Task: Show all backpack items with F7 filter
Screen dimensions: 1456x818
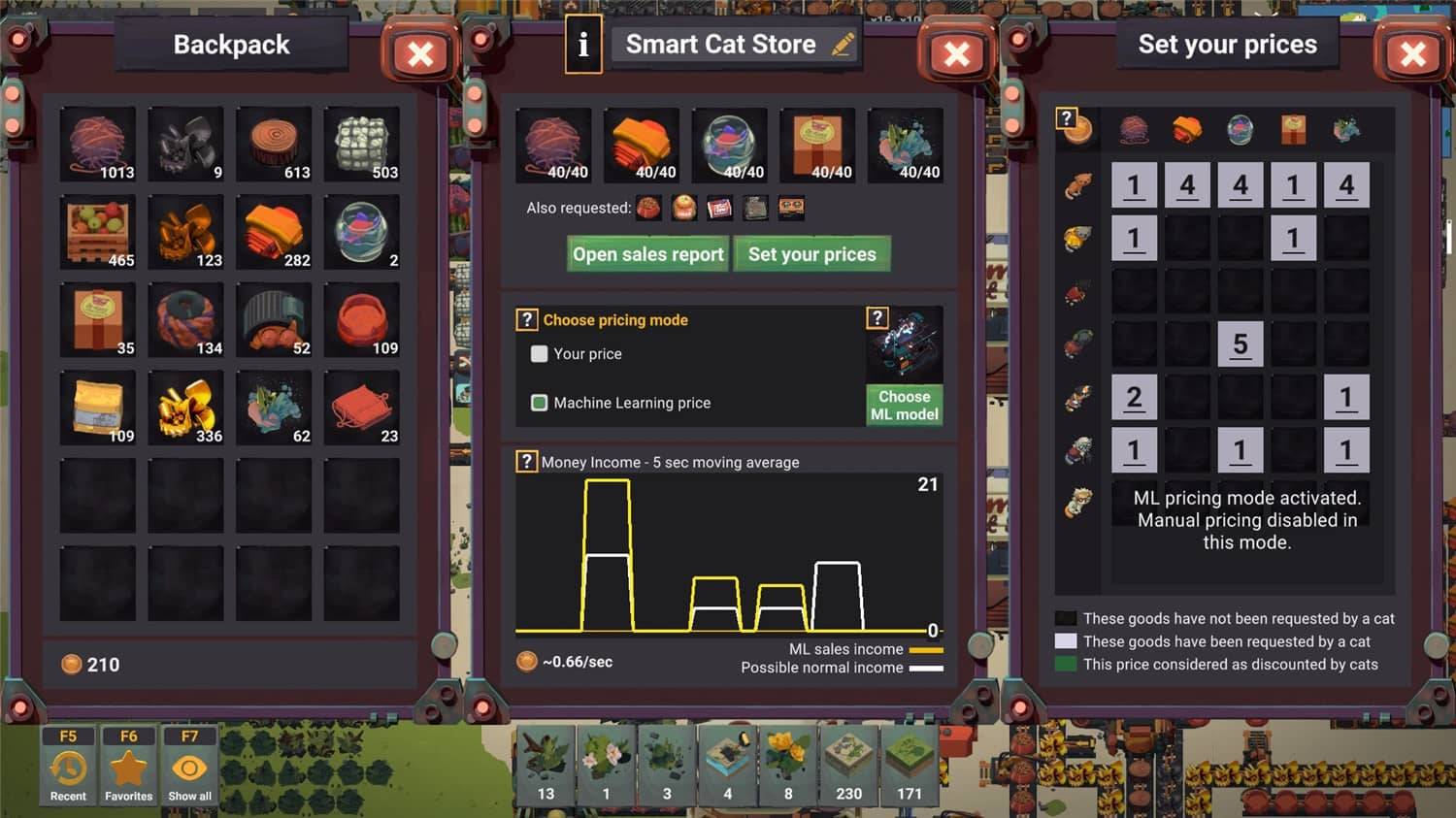Action: pos(189,767)
